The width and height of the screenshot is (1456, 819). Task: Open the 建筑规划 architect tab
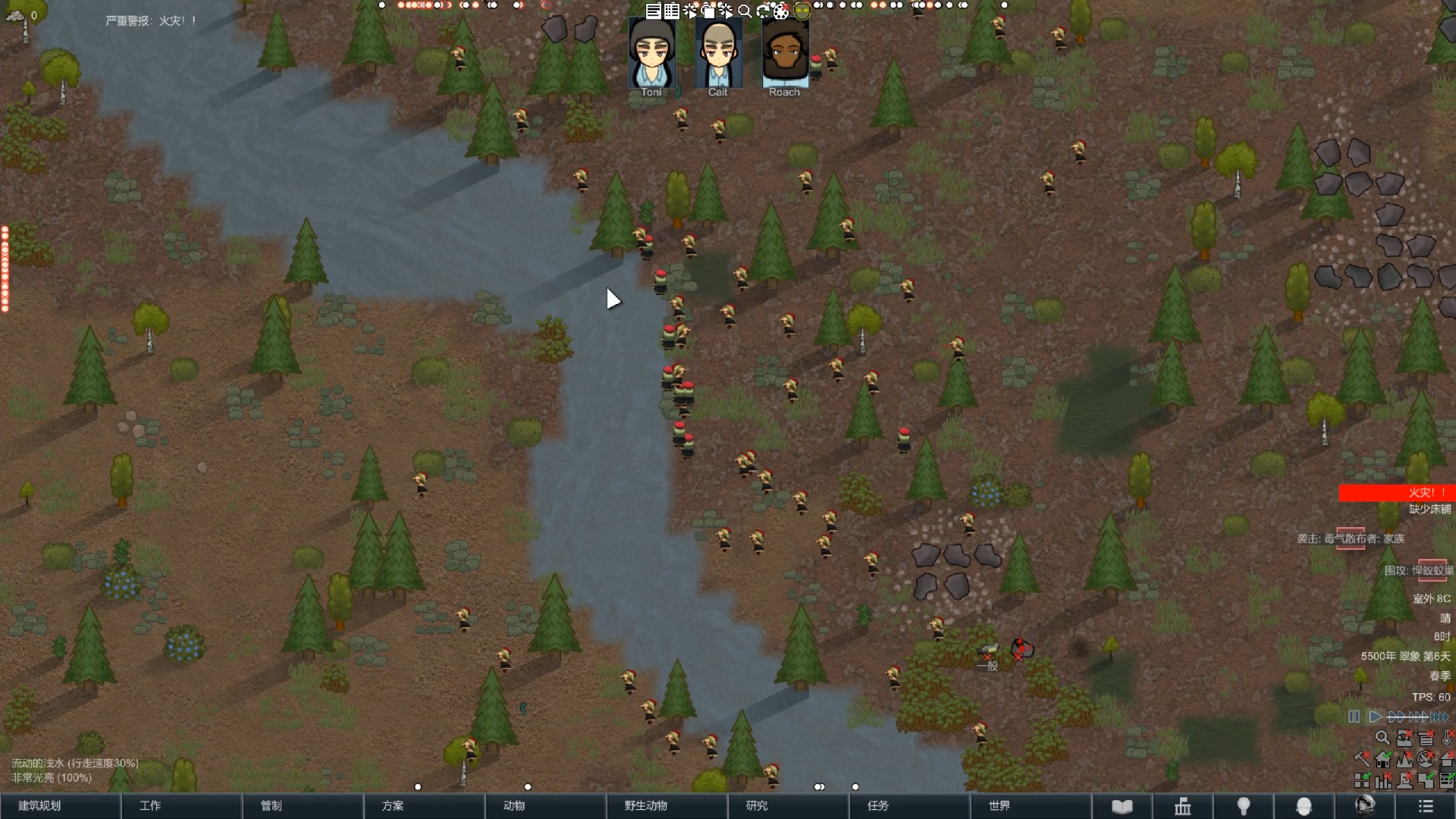(60, 805)
